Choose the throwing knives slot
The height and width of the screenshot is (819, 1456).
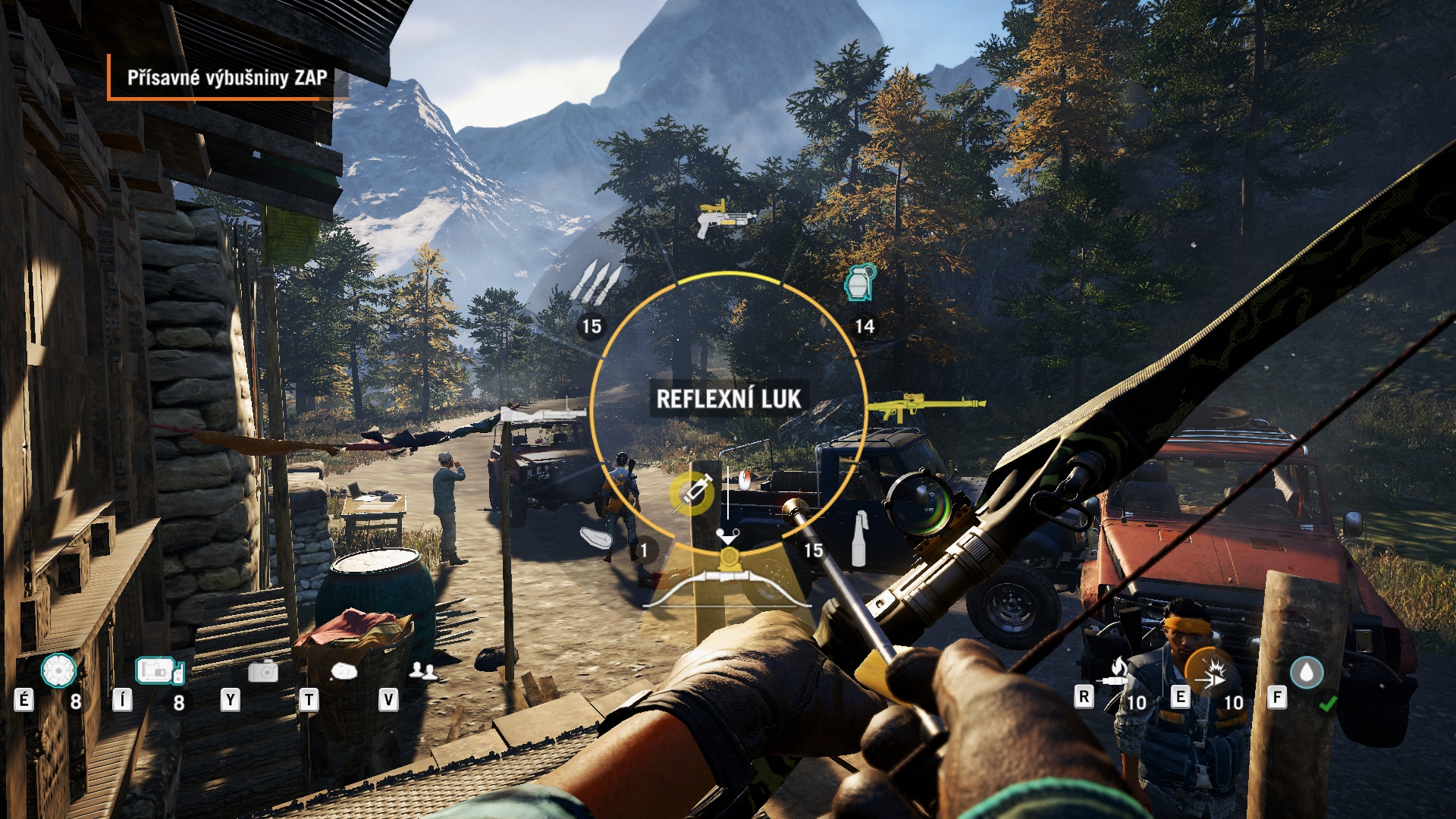(x=595, y=282)
